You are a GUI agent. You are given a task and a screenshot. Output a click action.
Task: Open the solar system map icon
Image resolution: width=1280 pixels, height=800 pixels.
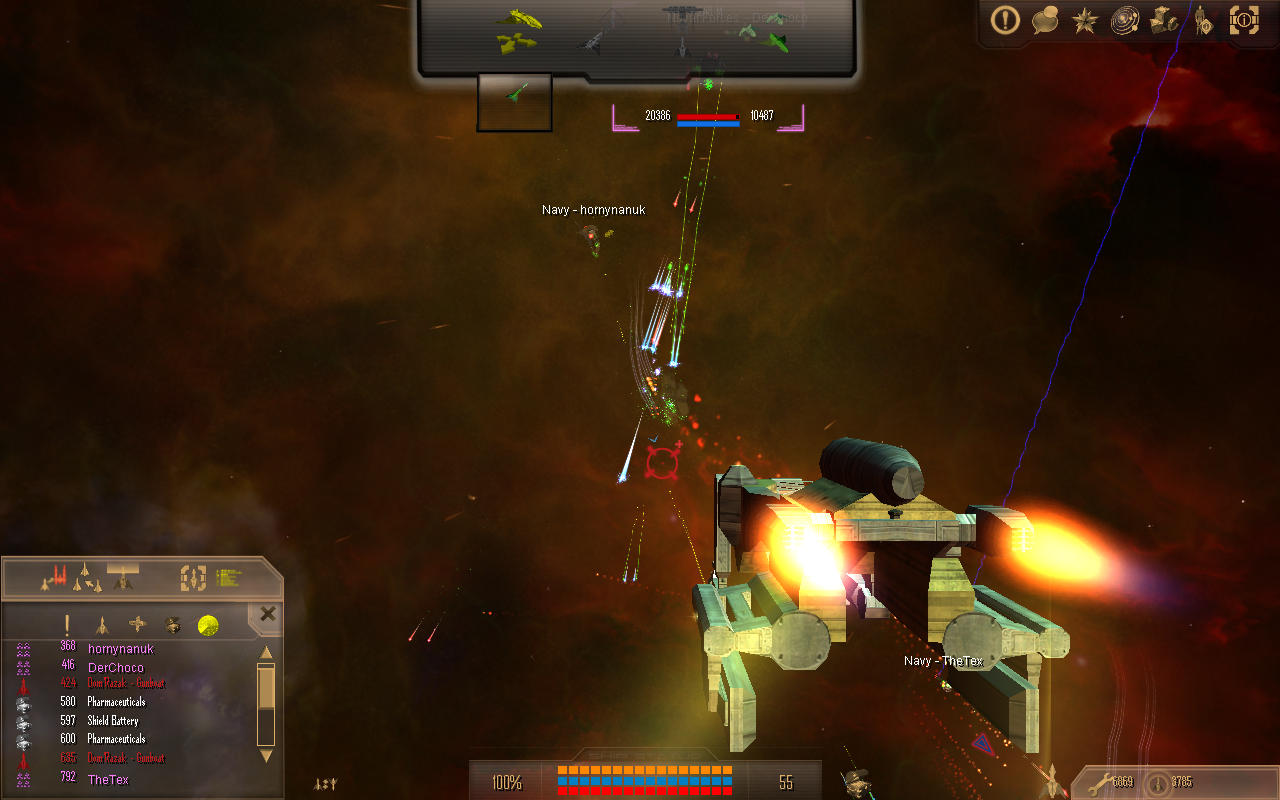point(1125,21)
